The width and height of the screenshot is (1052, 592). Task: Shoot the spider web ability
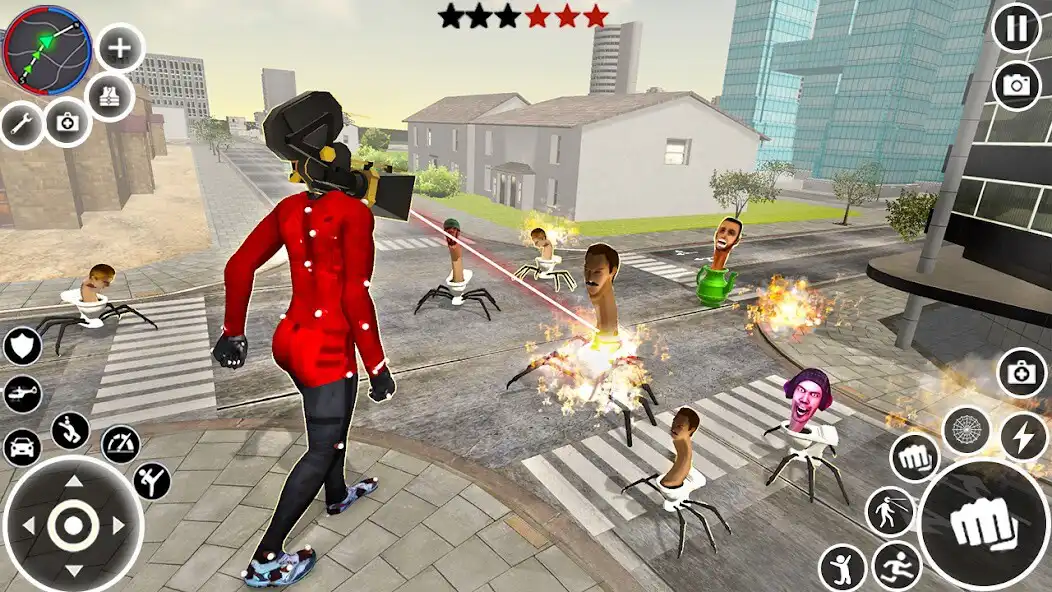966,430
